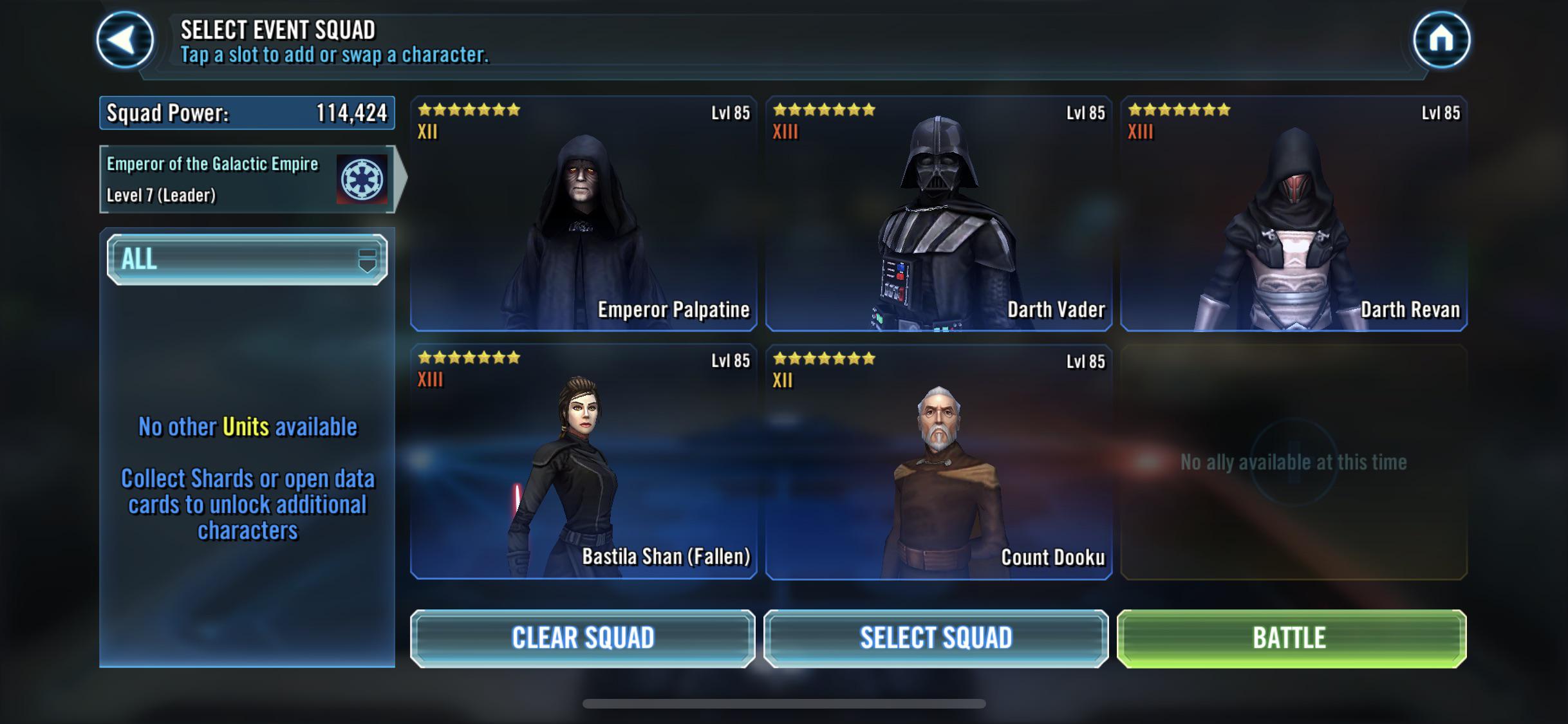Select the Count Dooku squad slot
The width and height of the screenshot is (1568, 724).
(x=938, y=461)
